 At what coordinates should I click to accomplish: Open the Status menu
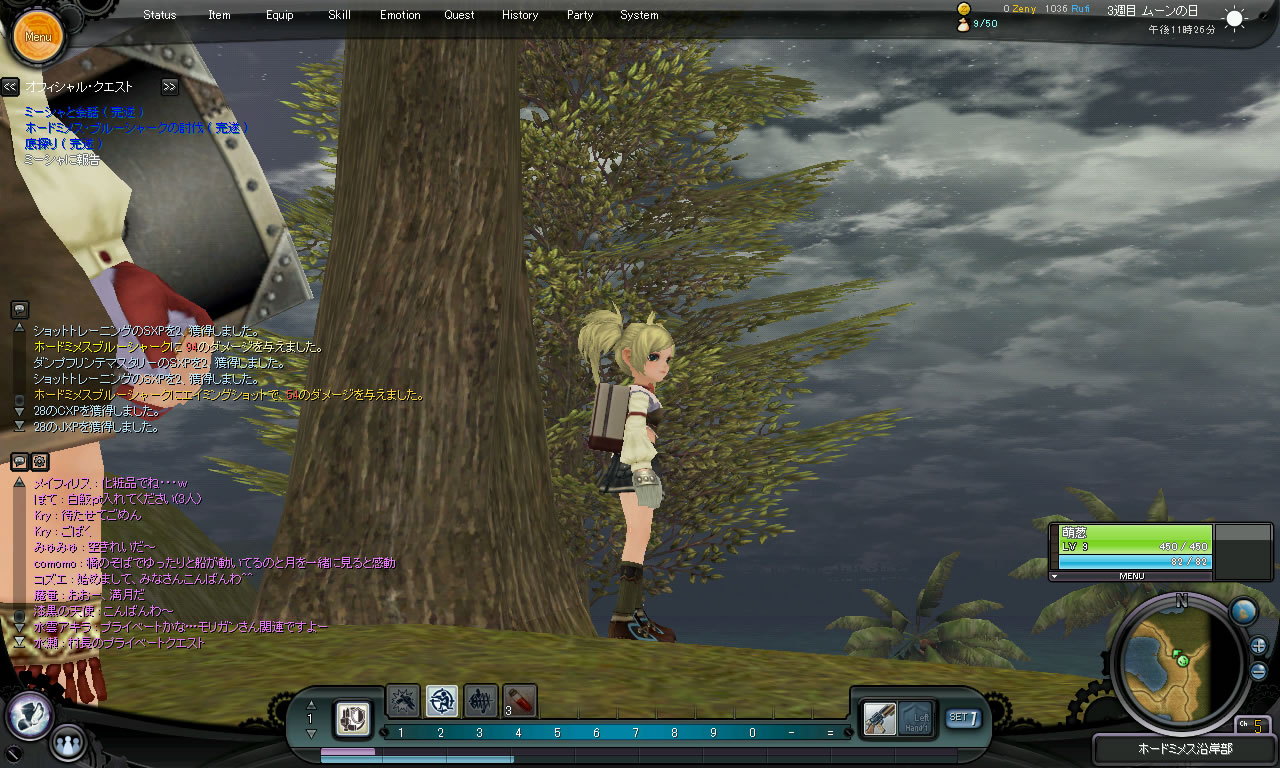pyautogui.click(x=159, y=15)
